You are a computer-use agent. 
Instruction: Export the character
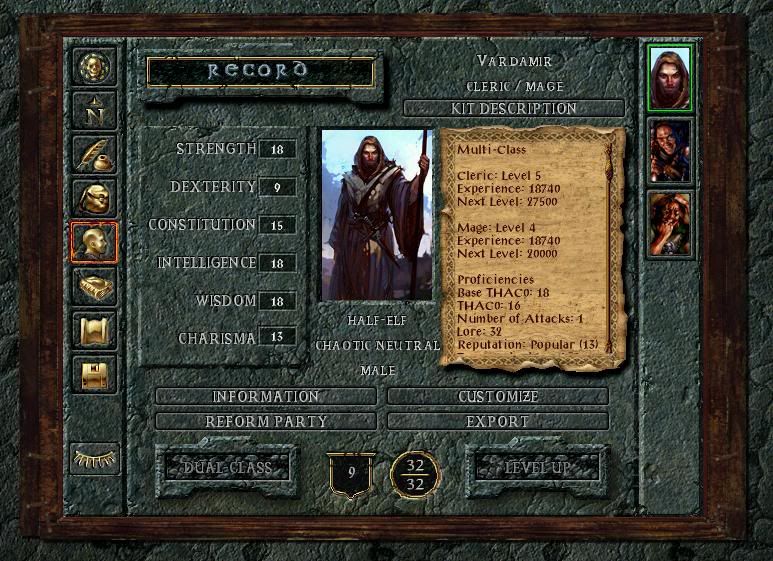point(498,421)
